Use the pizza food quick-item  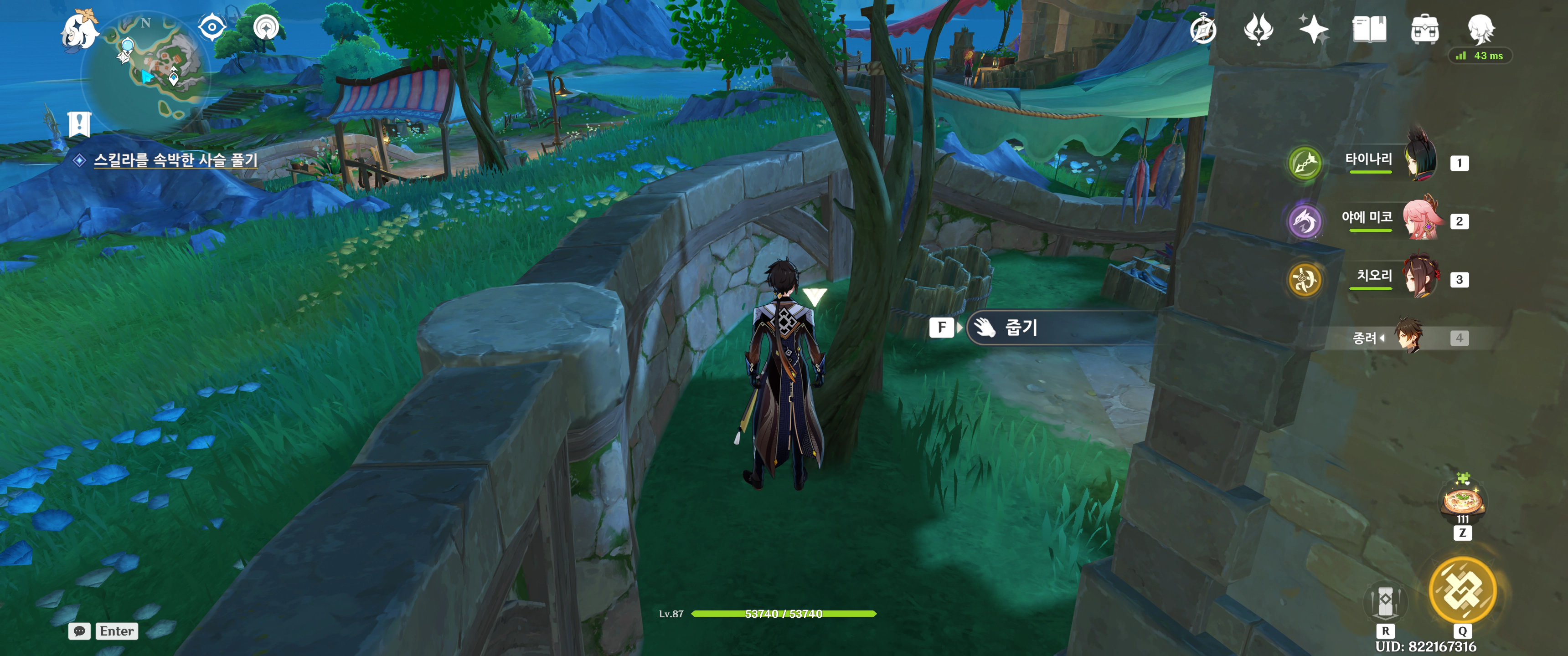[1463, 502]
